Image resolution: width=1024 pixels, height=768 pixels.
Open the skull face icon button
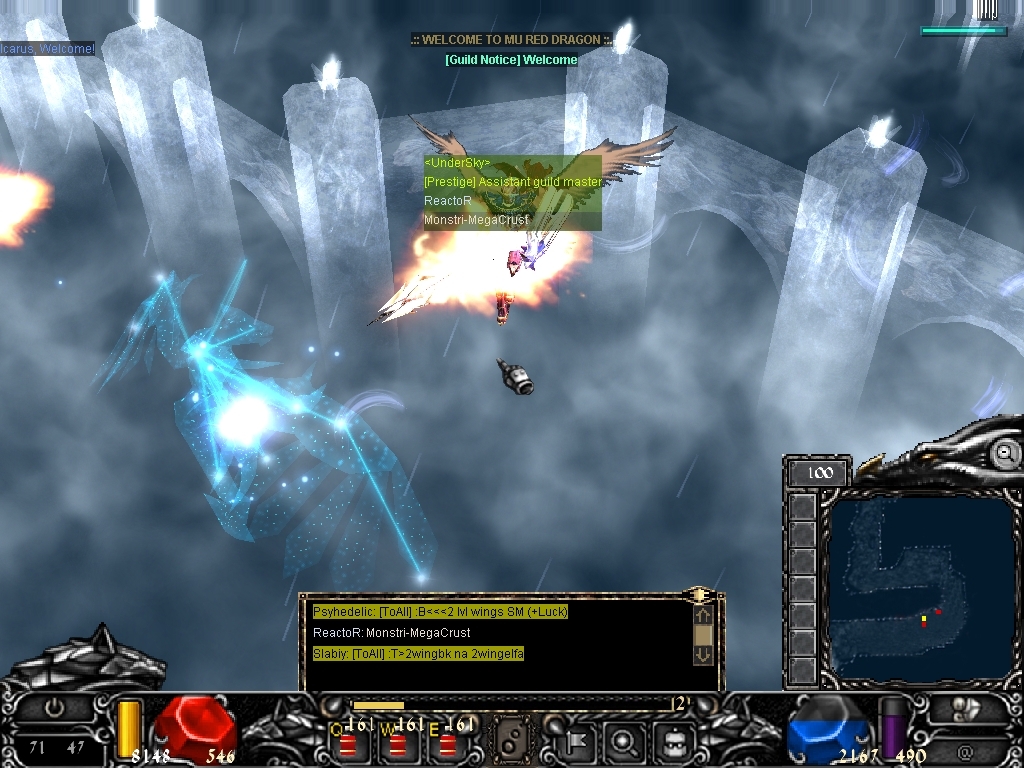(672, 742)
